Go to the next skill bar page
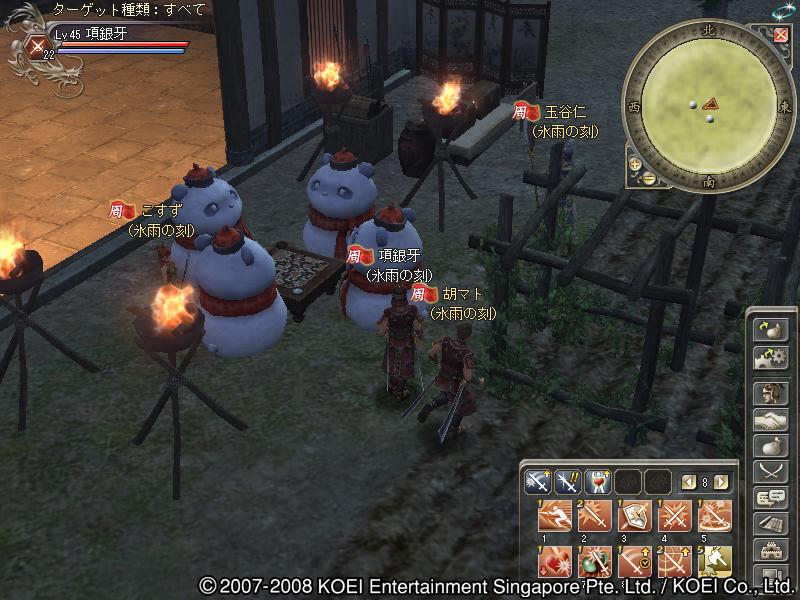This screenshot has width=800, height=600. click(721, 482)
